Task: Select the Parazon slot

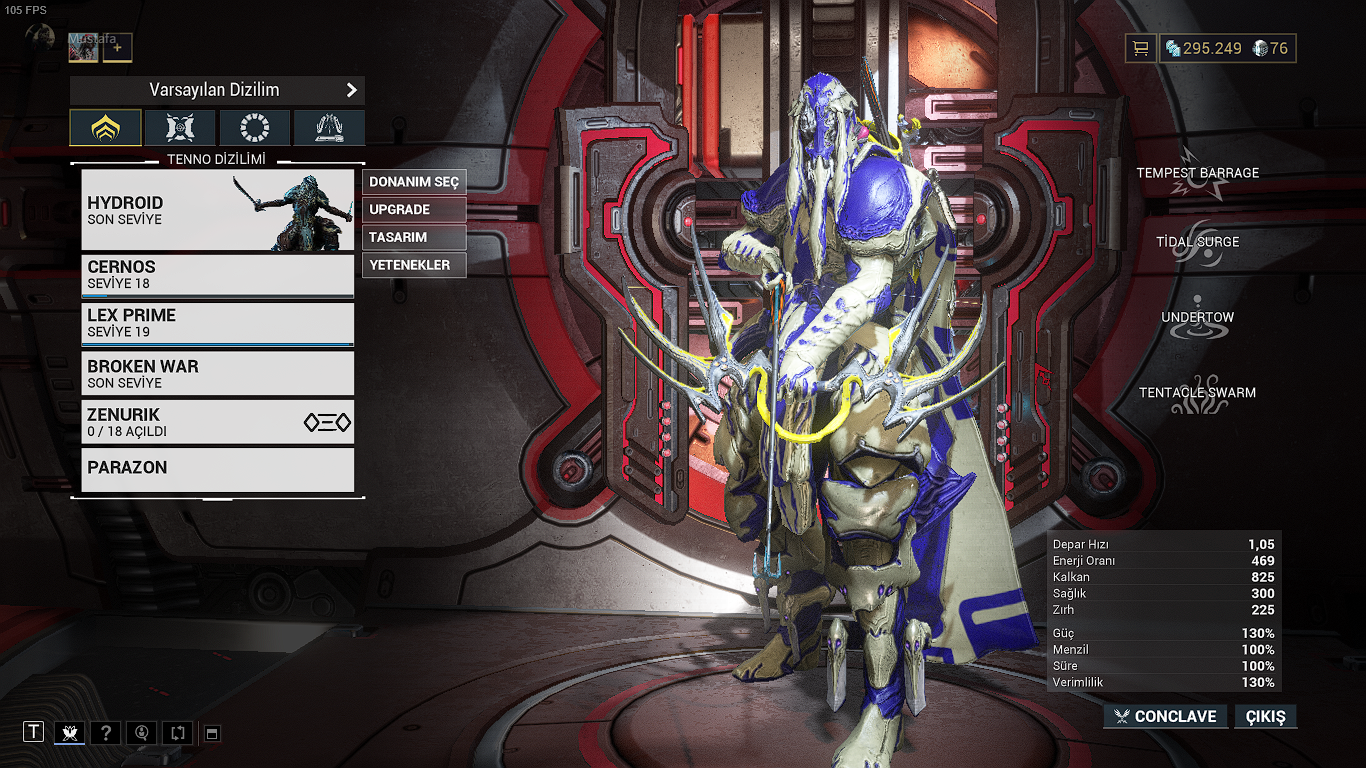Action: [217, 469]
